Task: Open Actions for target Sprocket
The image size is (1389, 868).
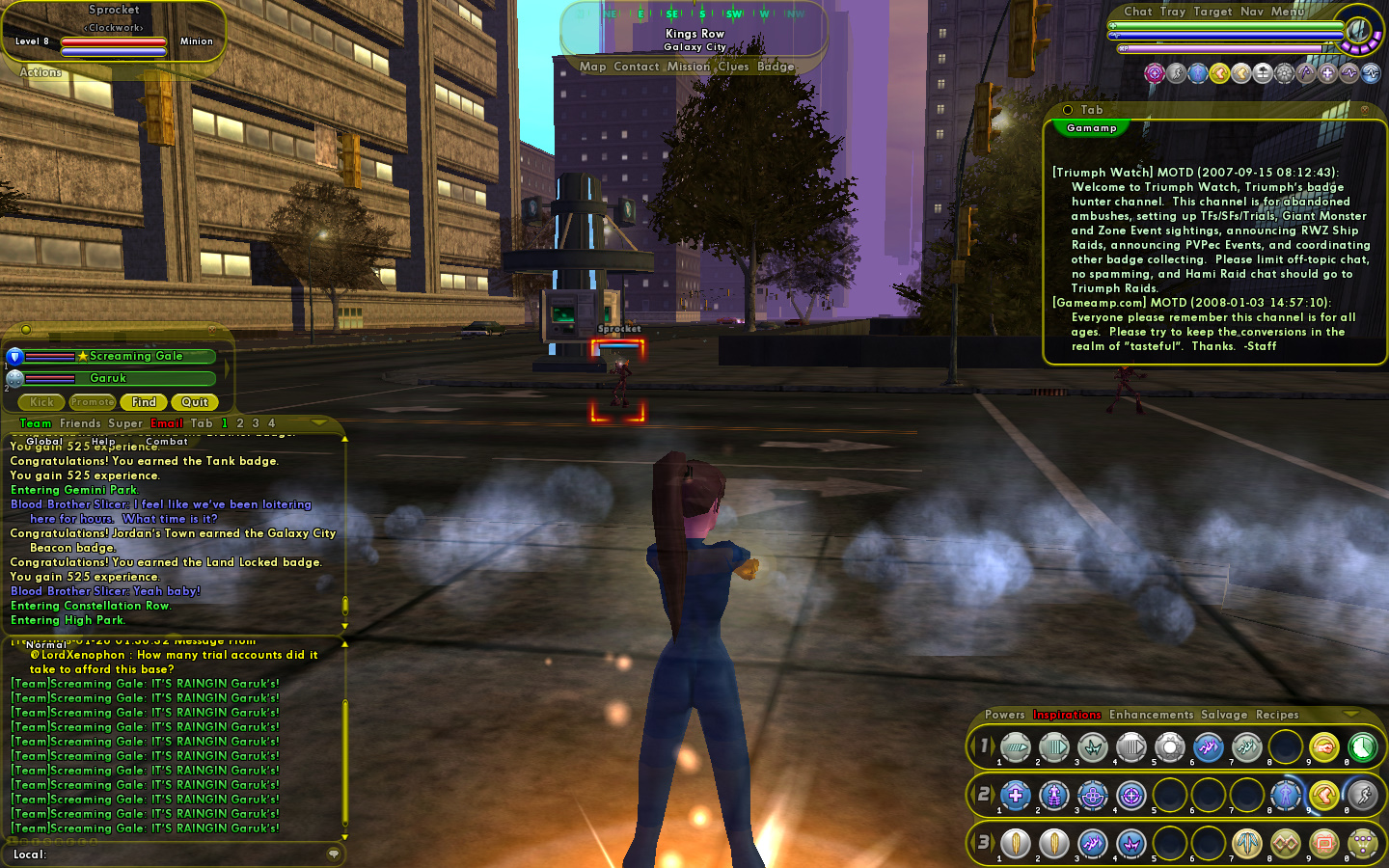Action: click(x=41, y=72)
